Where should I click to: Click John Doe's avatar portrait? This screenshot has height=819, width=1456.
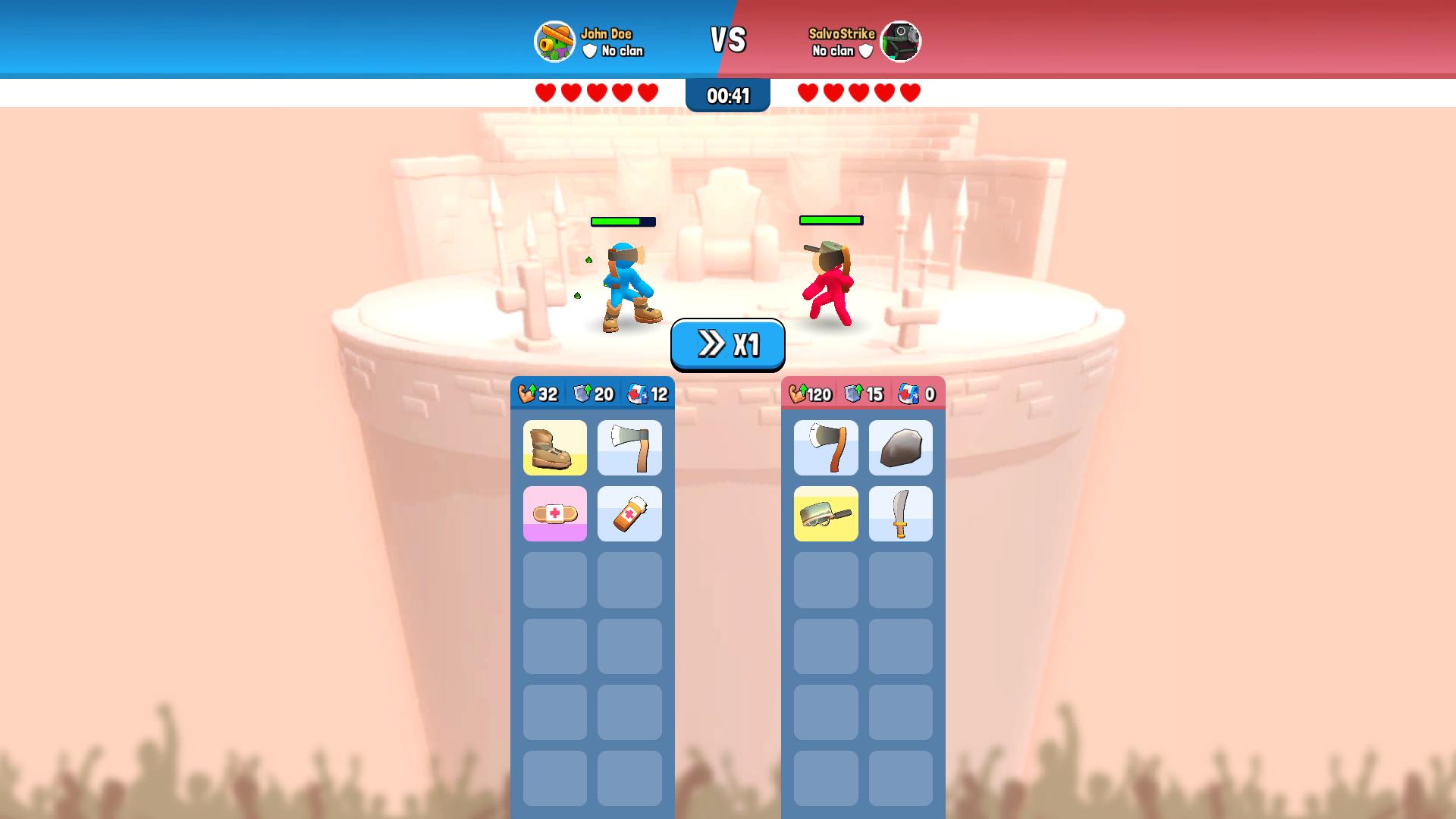554,42
